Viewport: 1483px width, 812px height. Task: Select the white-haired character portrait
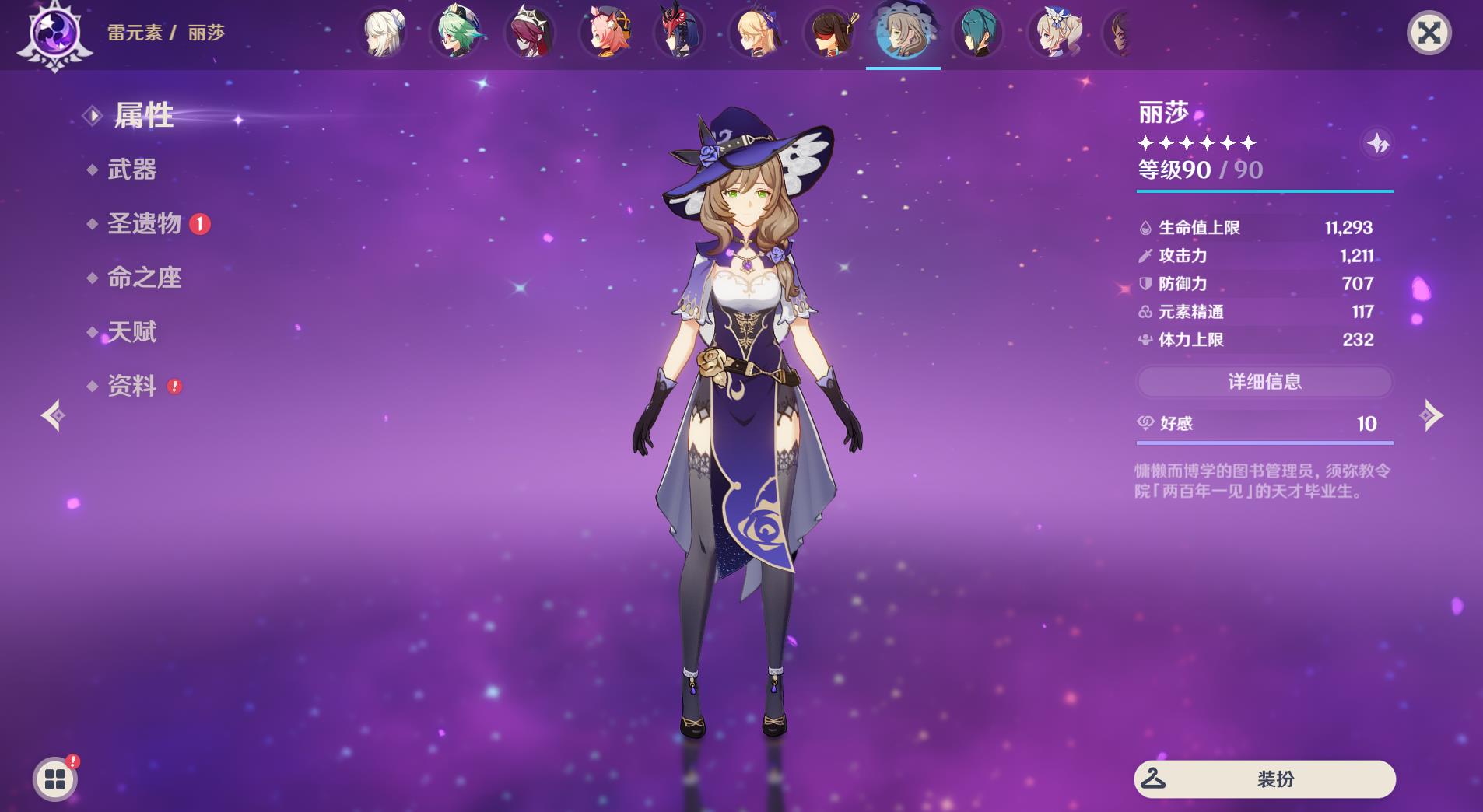(384, 33)
